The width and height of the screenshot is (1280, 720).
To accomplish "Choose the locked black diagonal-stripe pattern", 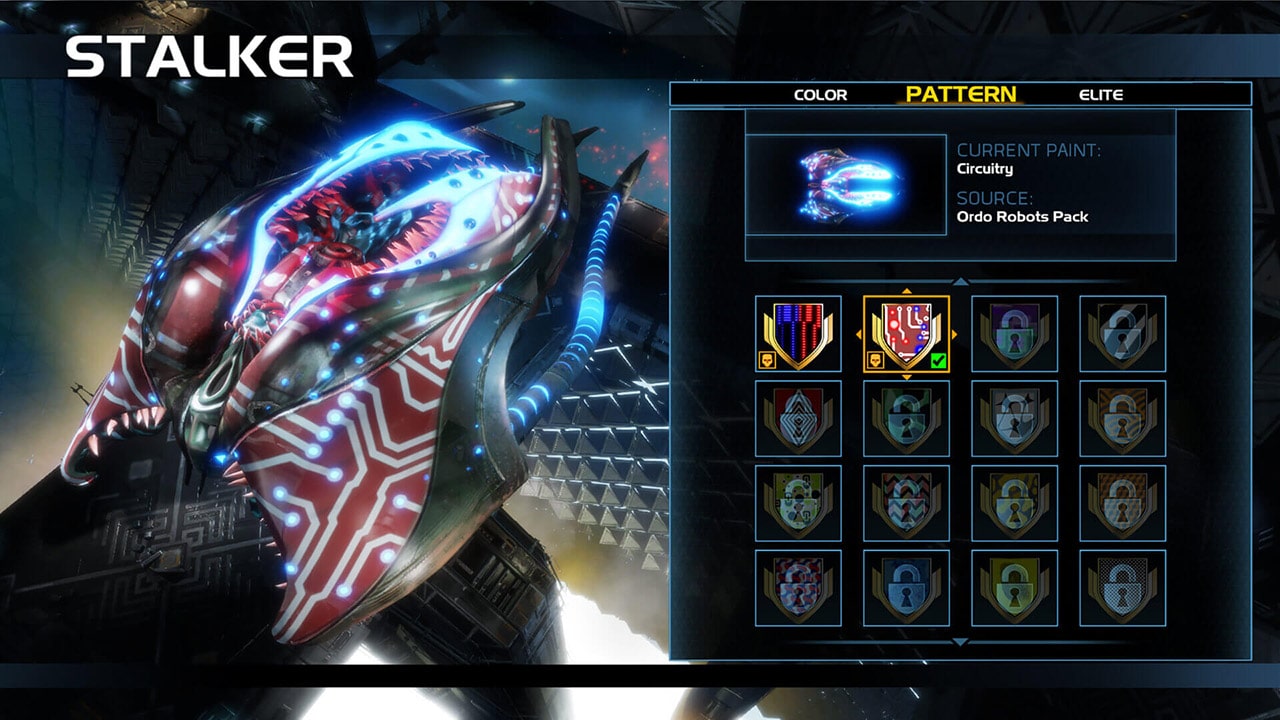I will coord(1122,334).
